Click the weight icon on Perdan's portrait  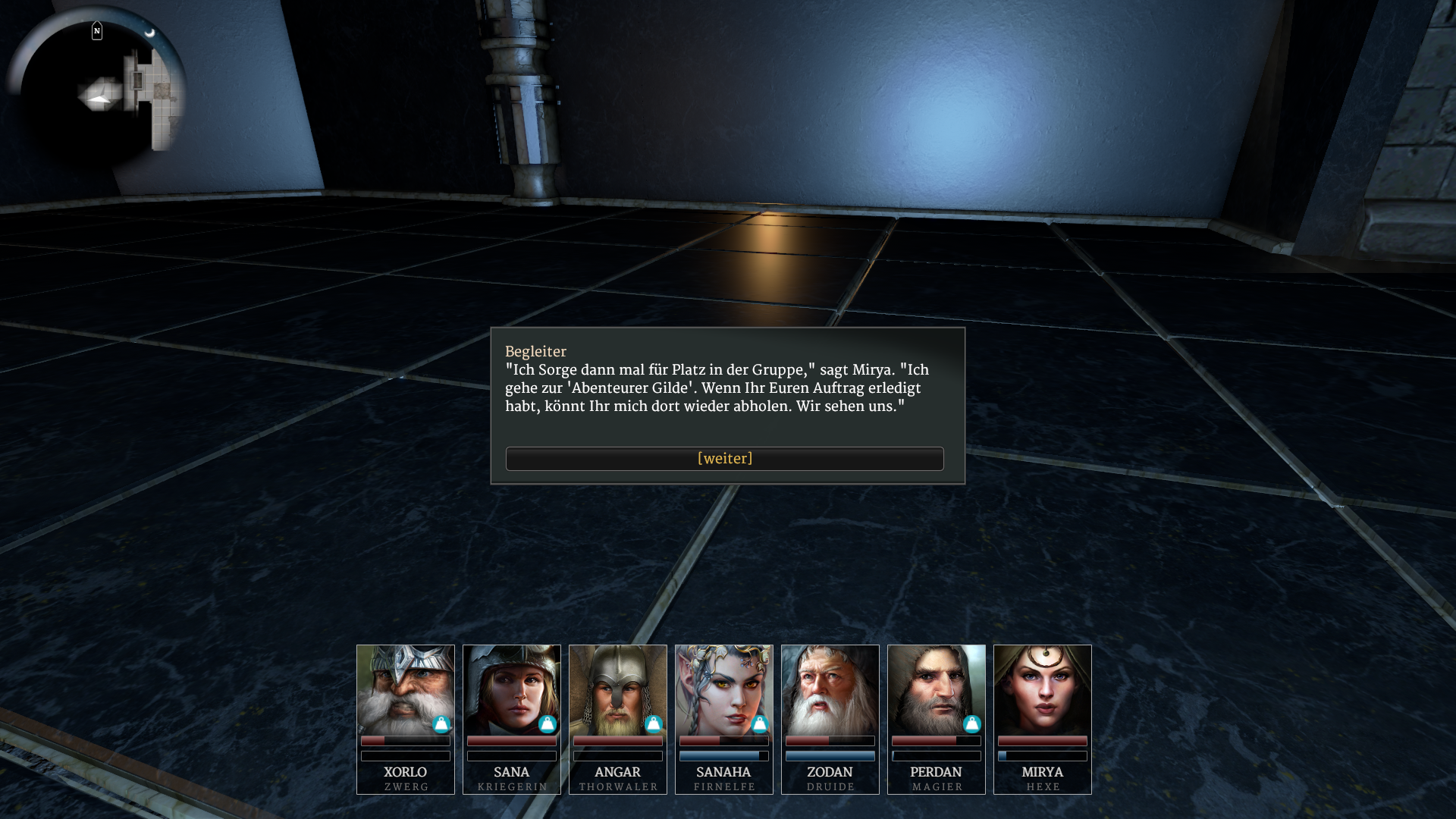click(972, 724)
